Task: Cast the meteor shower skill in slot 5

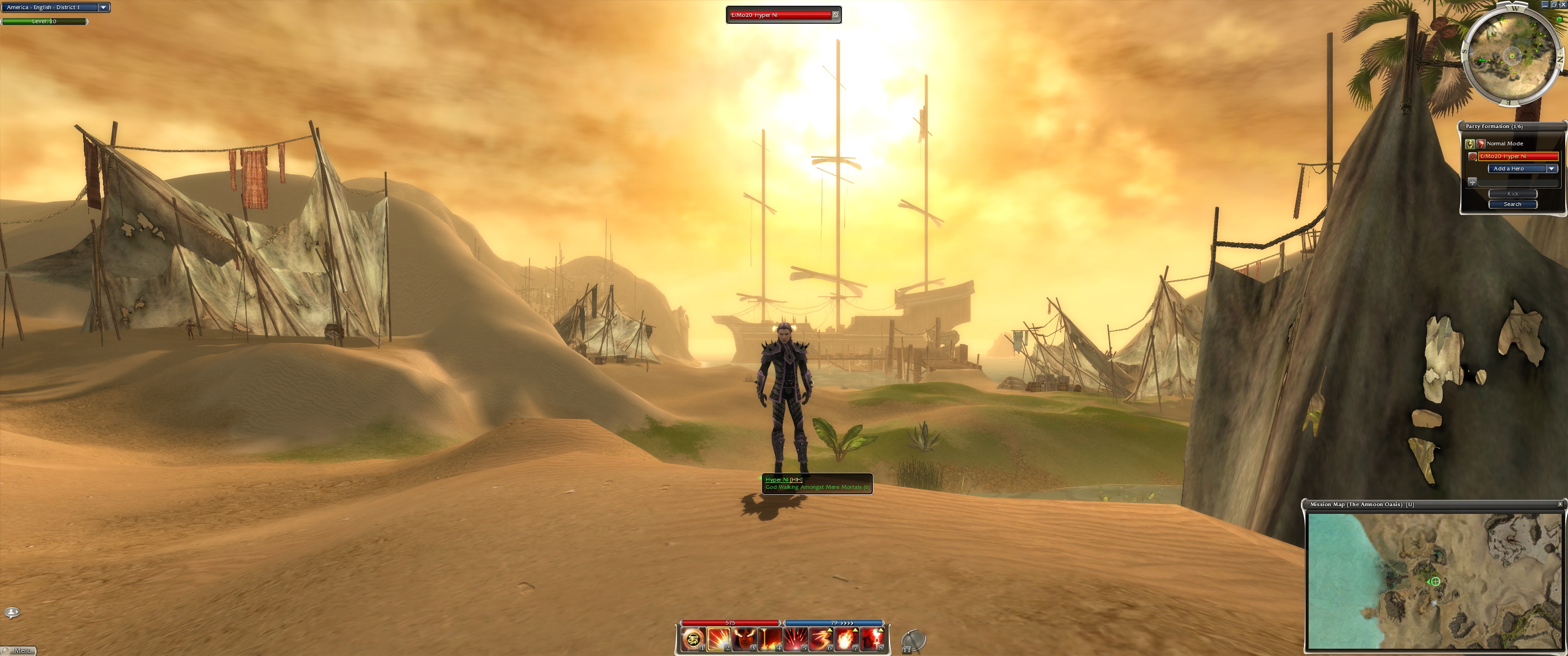Action: [795, 640]
